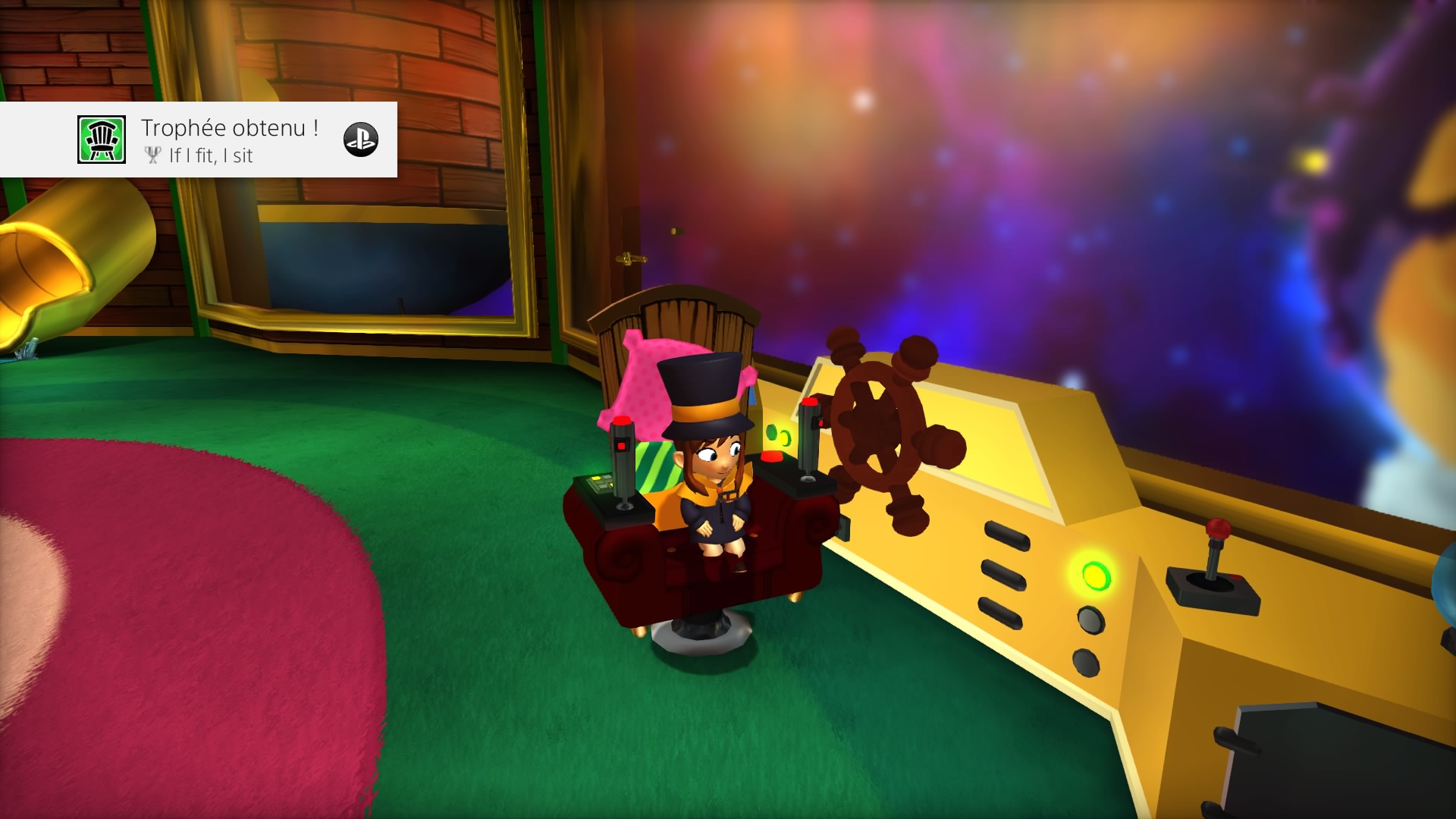The width and height of the screenshot is (1456, 819).
Task: Click the trophy cup symbol beside the text
Action: pyautogui.click(x=154, y=156)
